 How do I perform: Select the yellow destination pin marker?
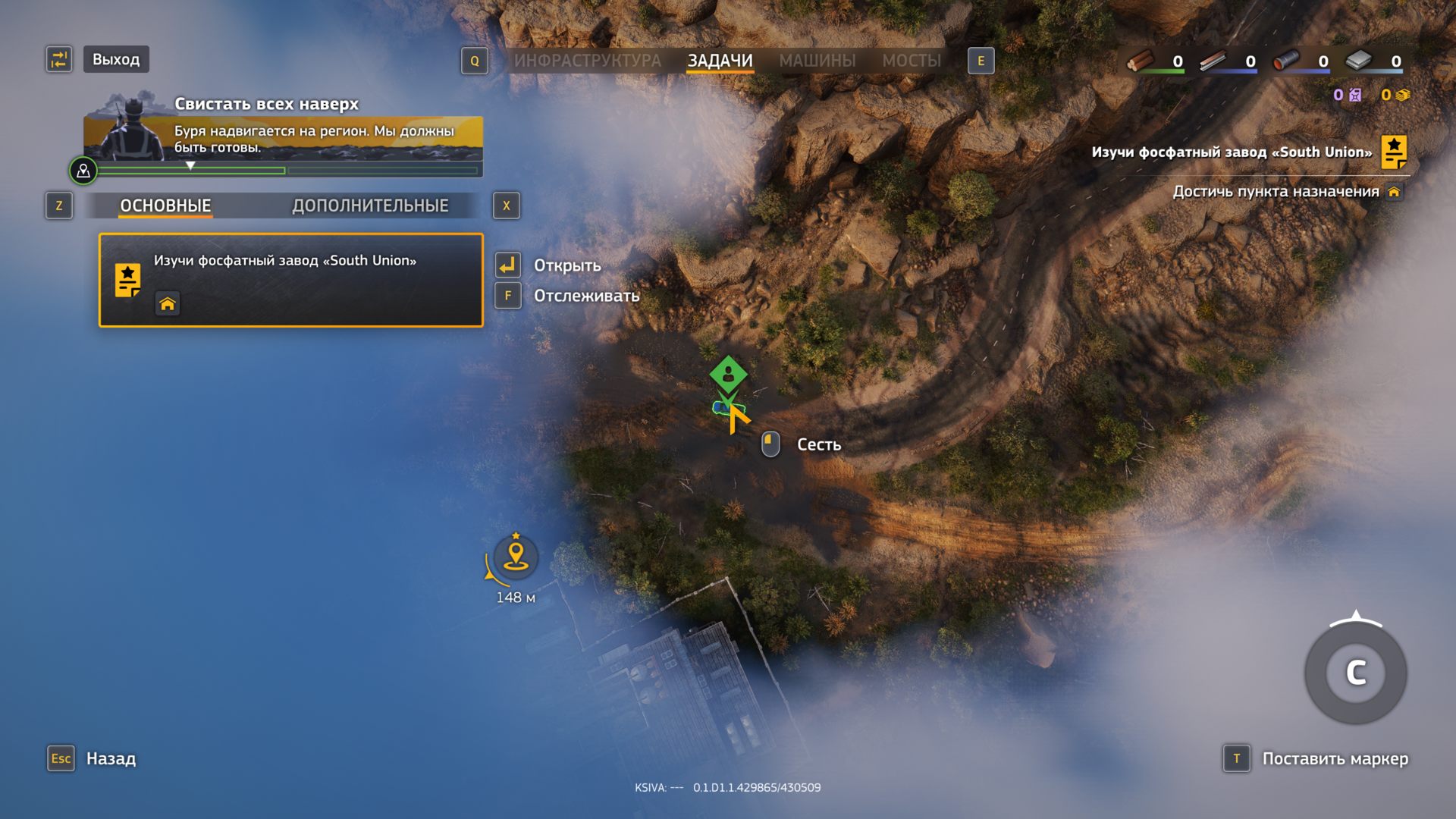tap(516, 557)
